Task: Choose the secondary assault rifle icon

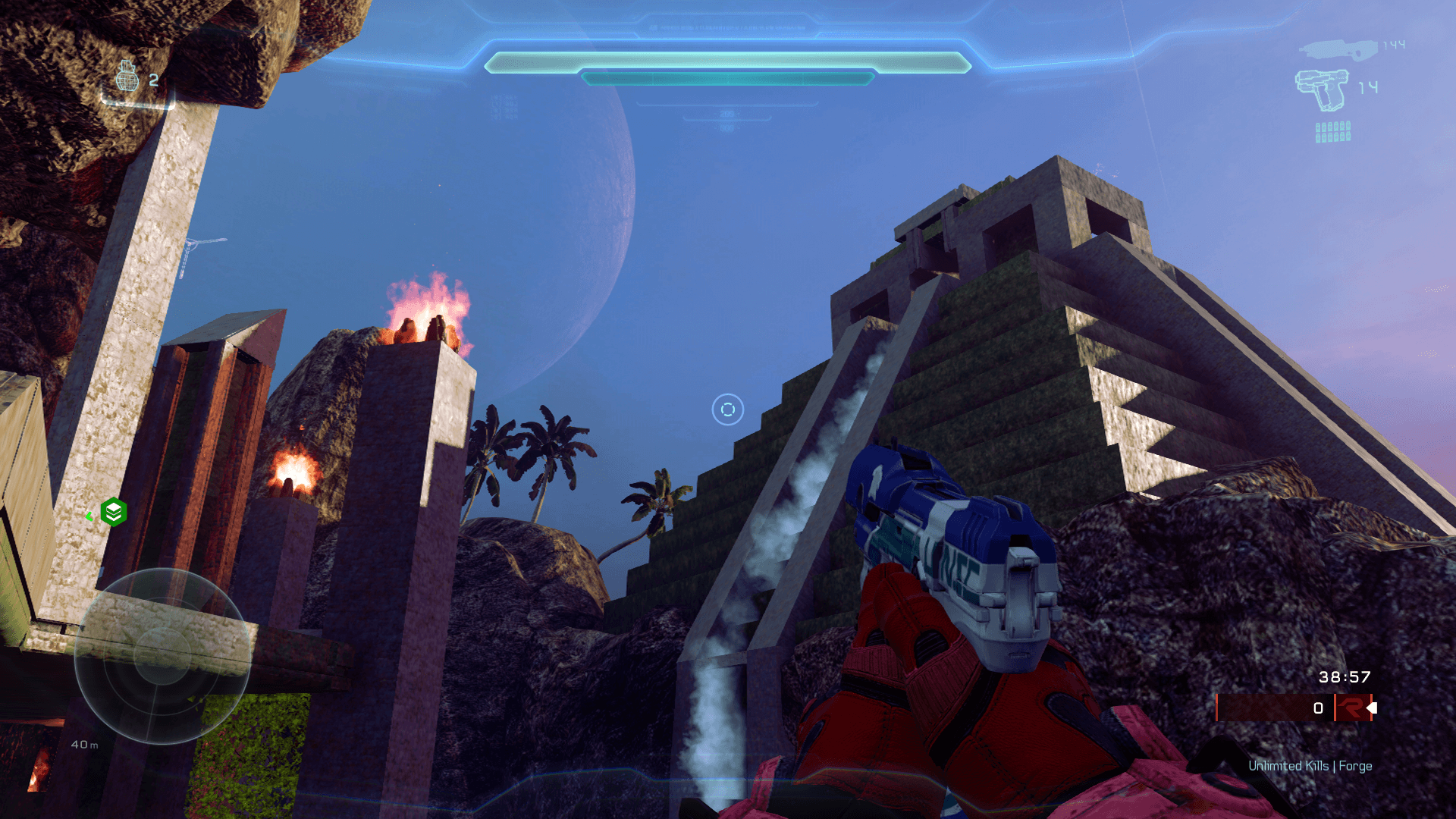Action: pos(1338,49)
